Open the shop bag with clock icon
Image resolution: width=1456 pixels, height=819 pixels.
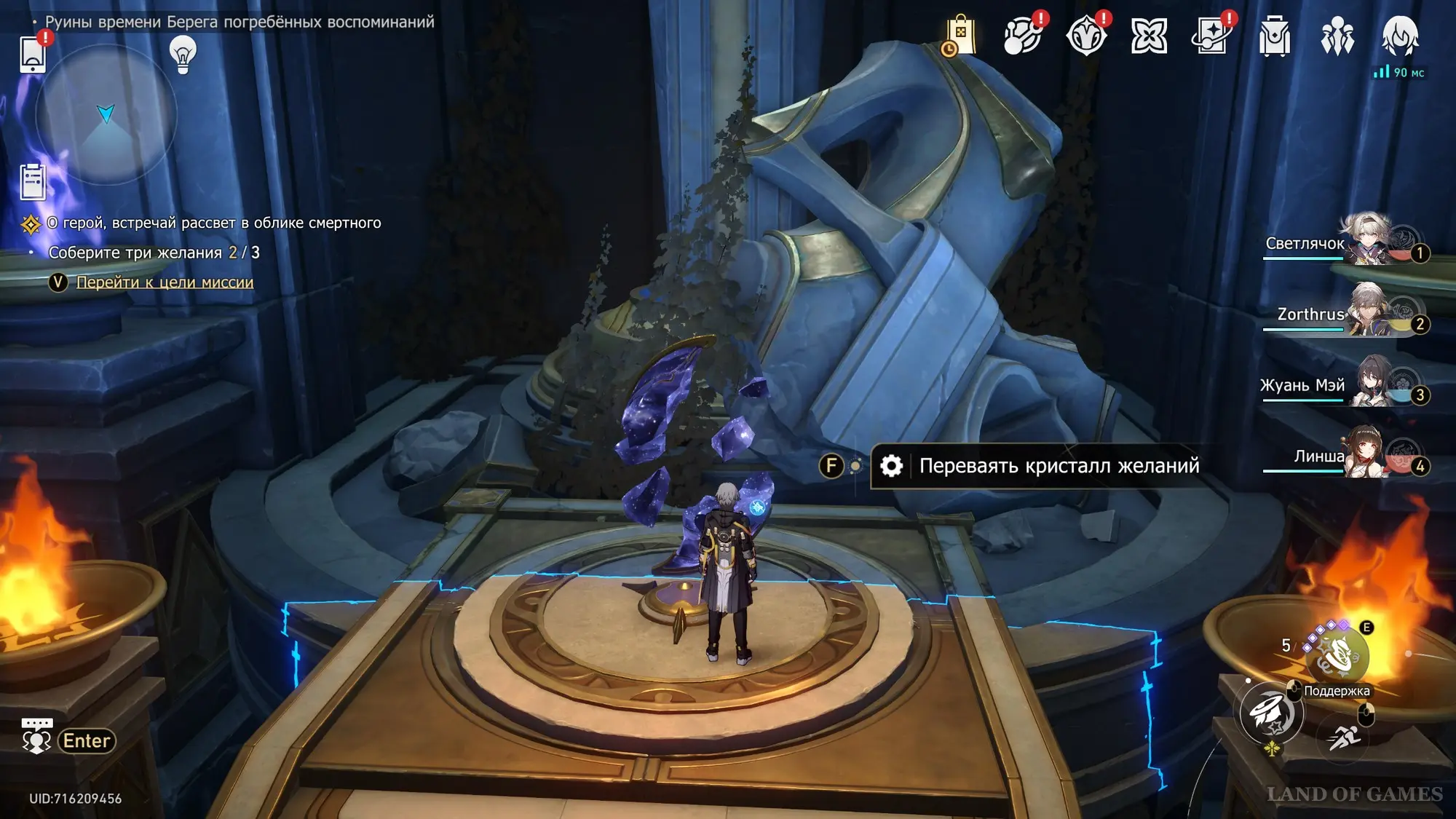tap(960, 36)
